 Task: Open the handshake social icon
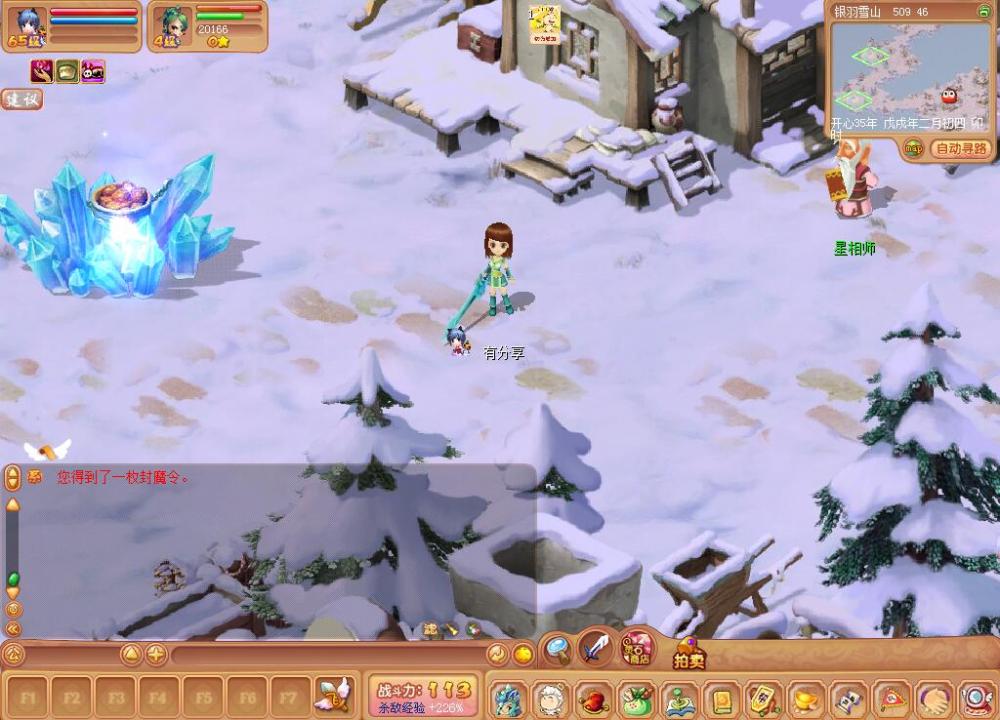coord(935,699)
